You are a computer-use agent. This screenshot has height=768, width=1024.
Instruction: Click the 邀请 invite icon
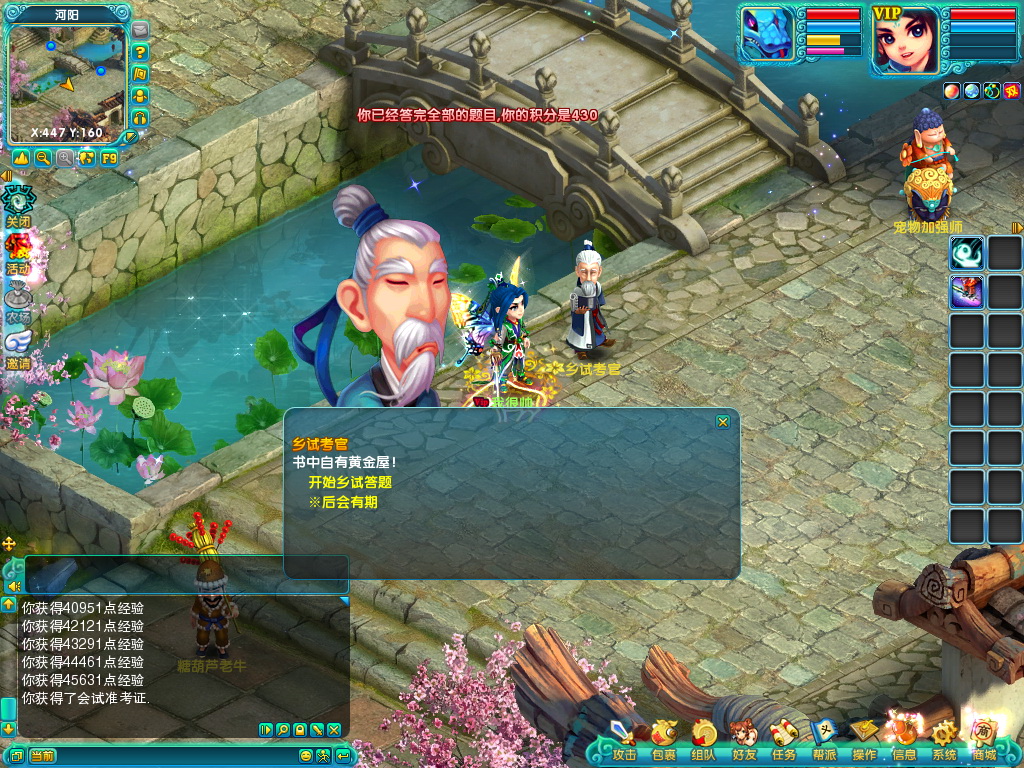[x=18, y=348]
